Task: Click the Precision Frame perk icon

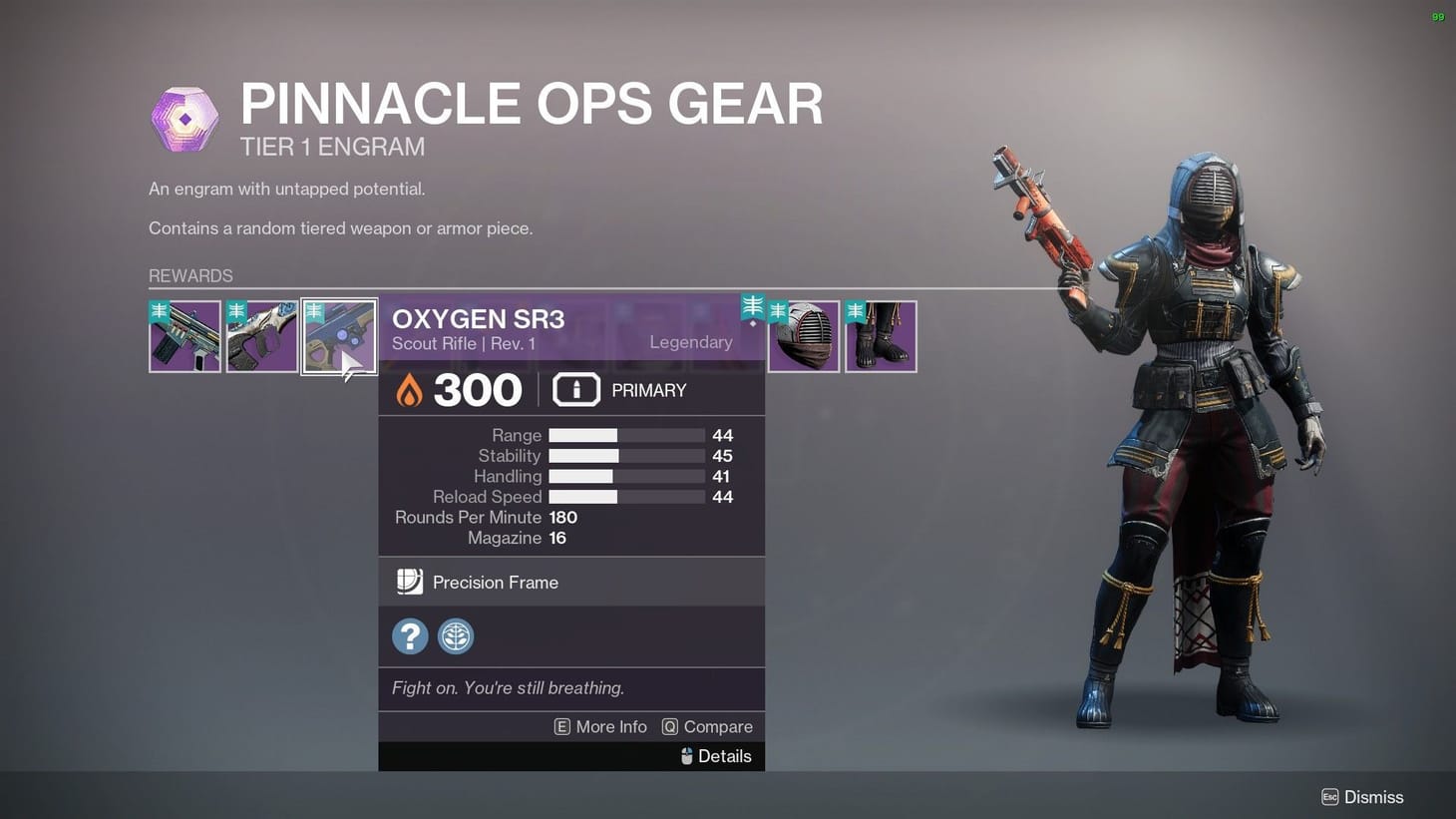Action: pyautogui.click(x=410, y=582)
